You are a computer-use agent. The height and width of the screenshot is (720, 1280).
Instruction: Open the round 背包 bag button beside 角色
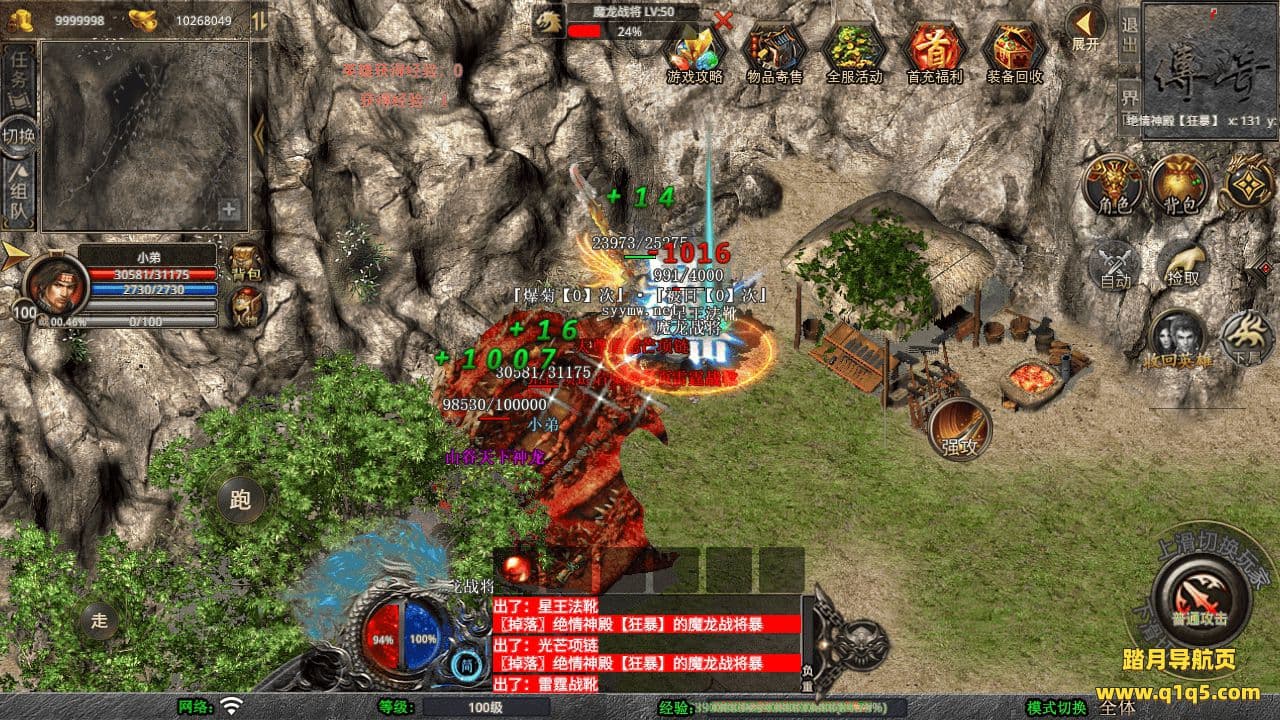click(x=1180, y=184)
